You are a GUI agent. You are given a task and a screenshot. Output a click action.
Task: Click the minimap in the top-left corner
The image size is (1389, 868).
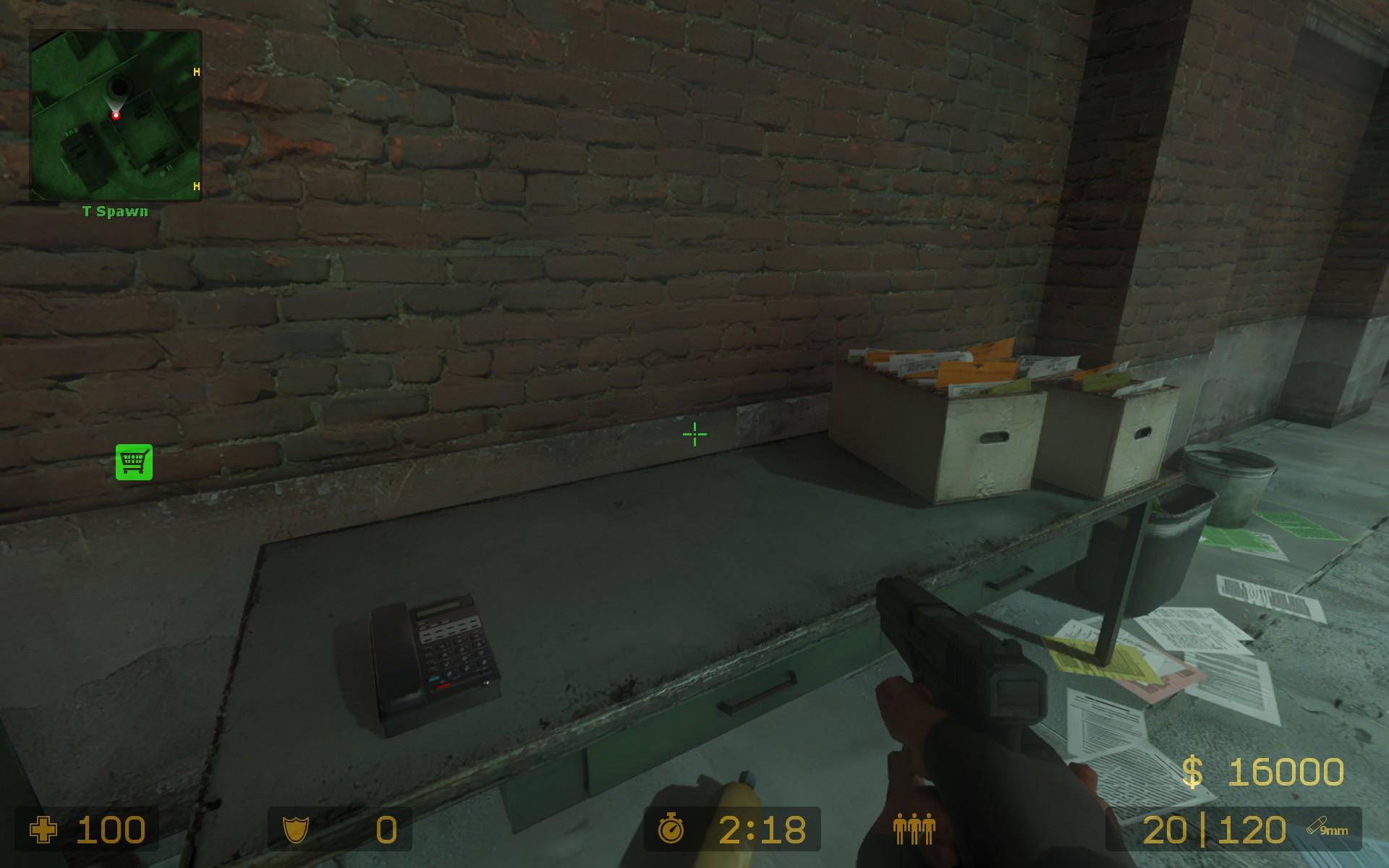(x=114, y=116)
